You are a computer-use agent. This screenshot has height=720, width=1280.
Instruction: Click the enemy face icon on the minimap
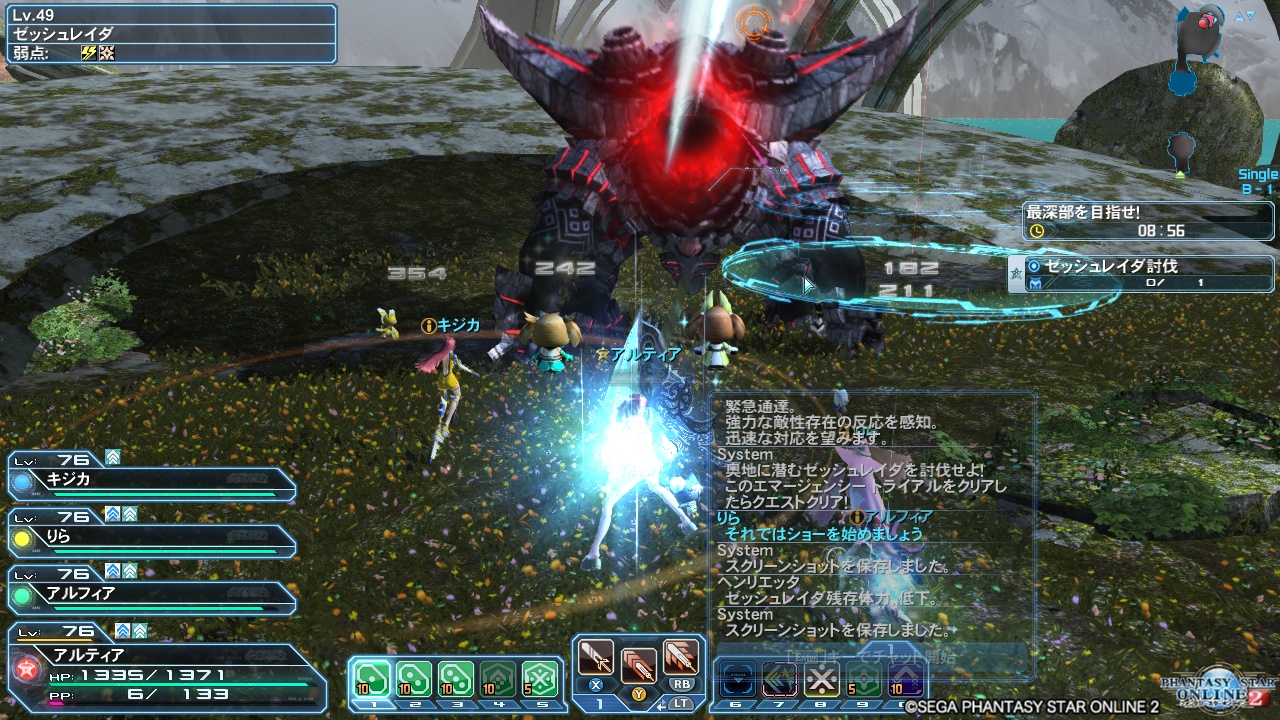pos(1205,21)
